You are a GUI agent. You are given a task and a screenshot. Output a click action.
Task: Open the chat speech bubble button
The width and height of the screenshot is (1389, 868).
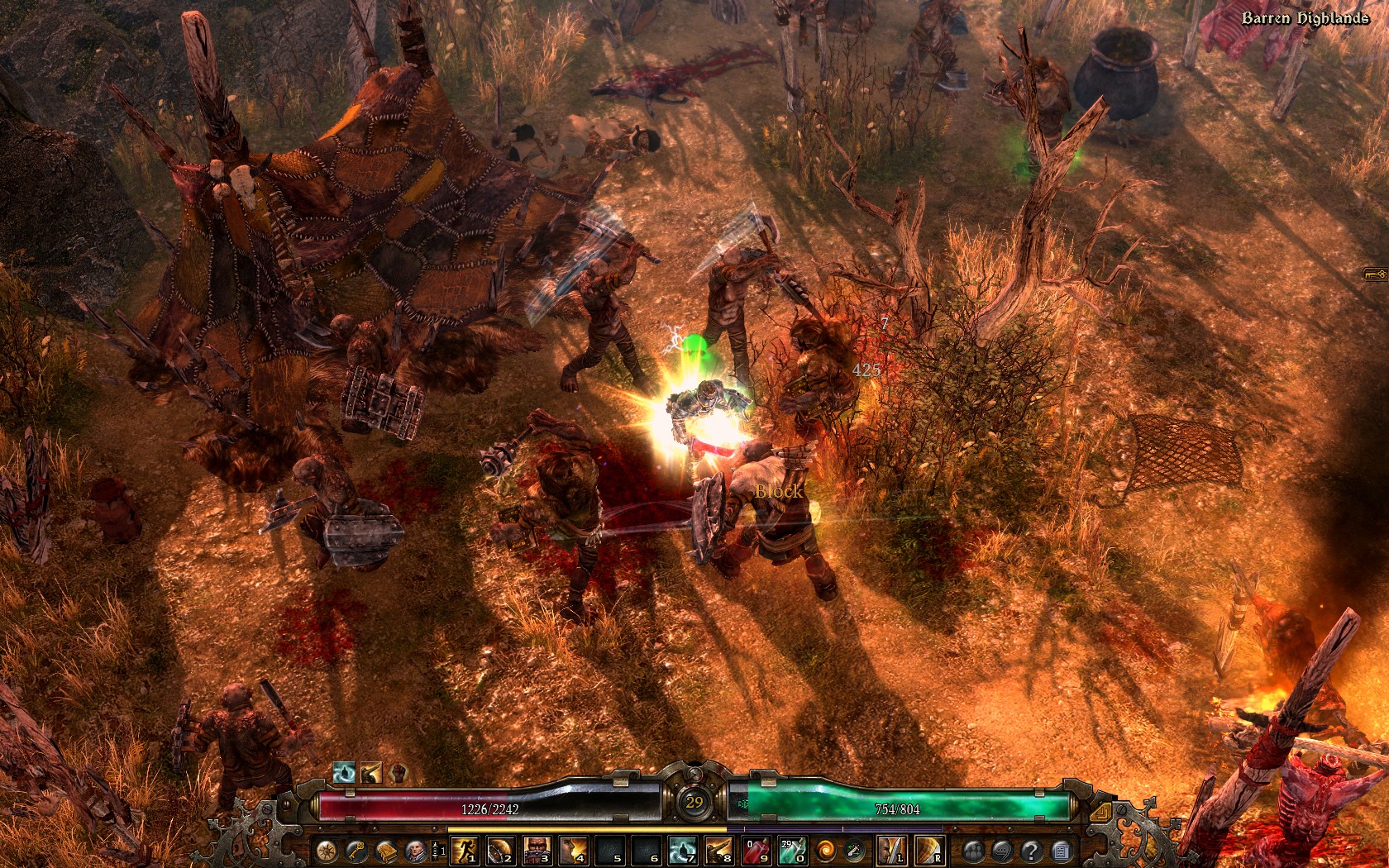[1002, 851]
